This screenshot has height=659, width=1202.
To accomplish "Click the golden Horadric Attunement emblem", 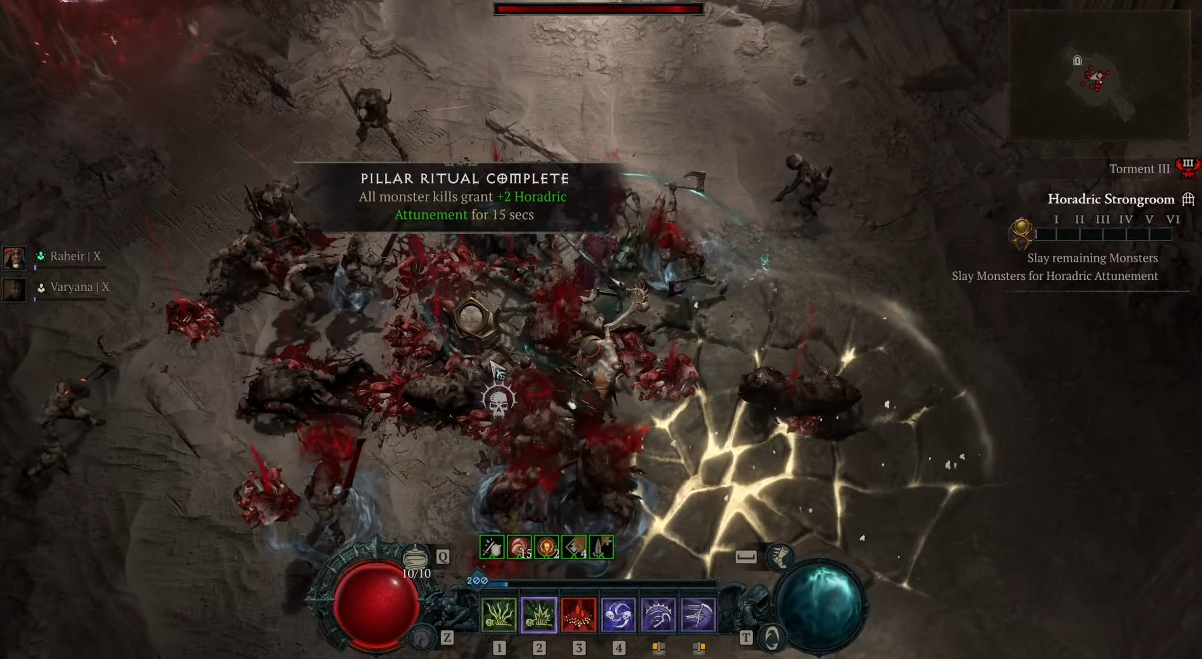I will pyautogui.click(x=1021, y=234).
